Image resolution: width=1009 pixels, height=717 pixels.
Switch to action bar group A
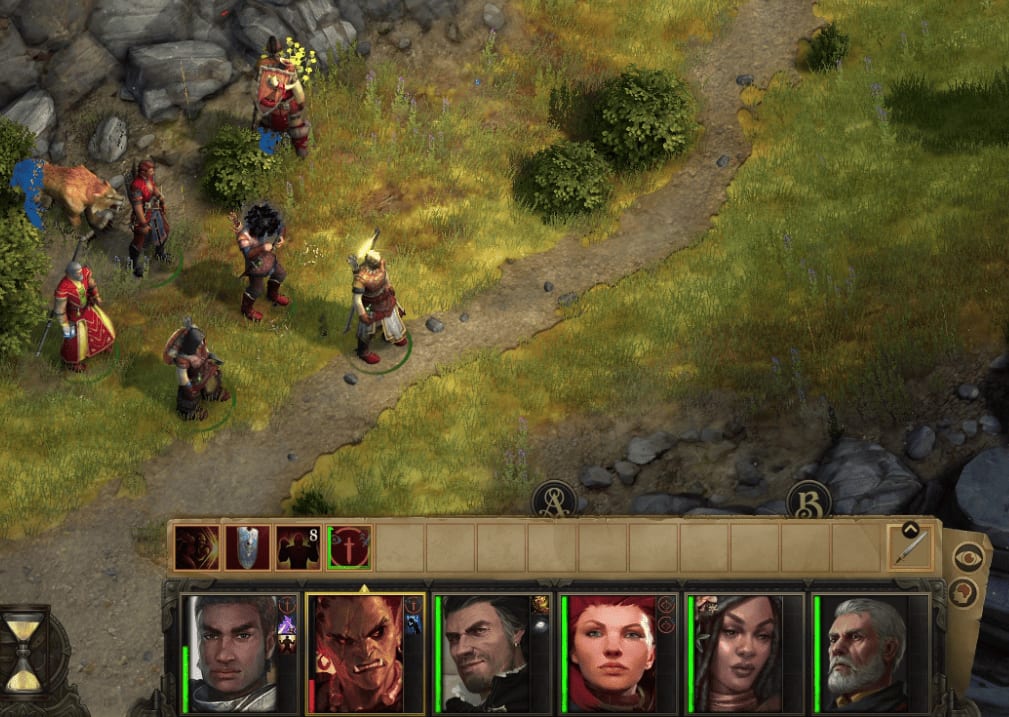point(553,498)
